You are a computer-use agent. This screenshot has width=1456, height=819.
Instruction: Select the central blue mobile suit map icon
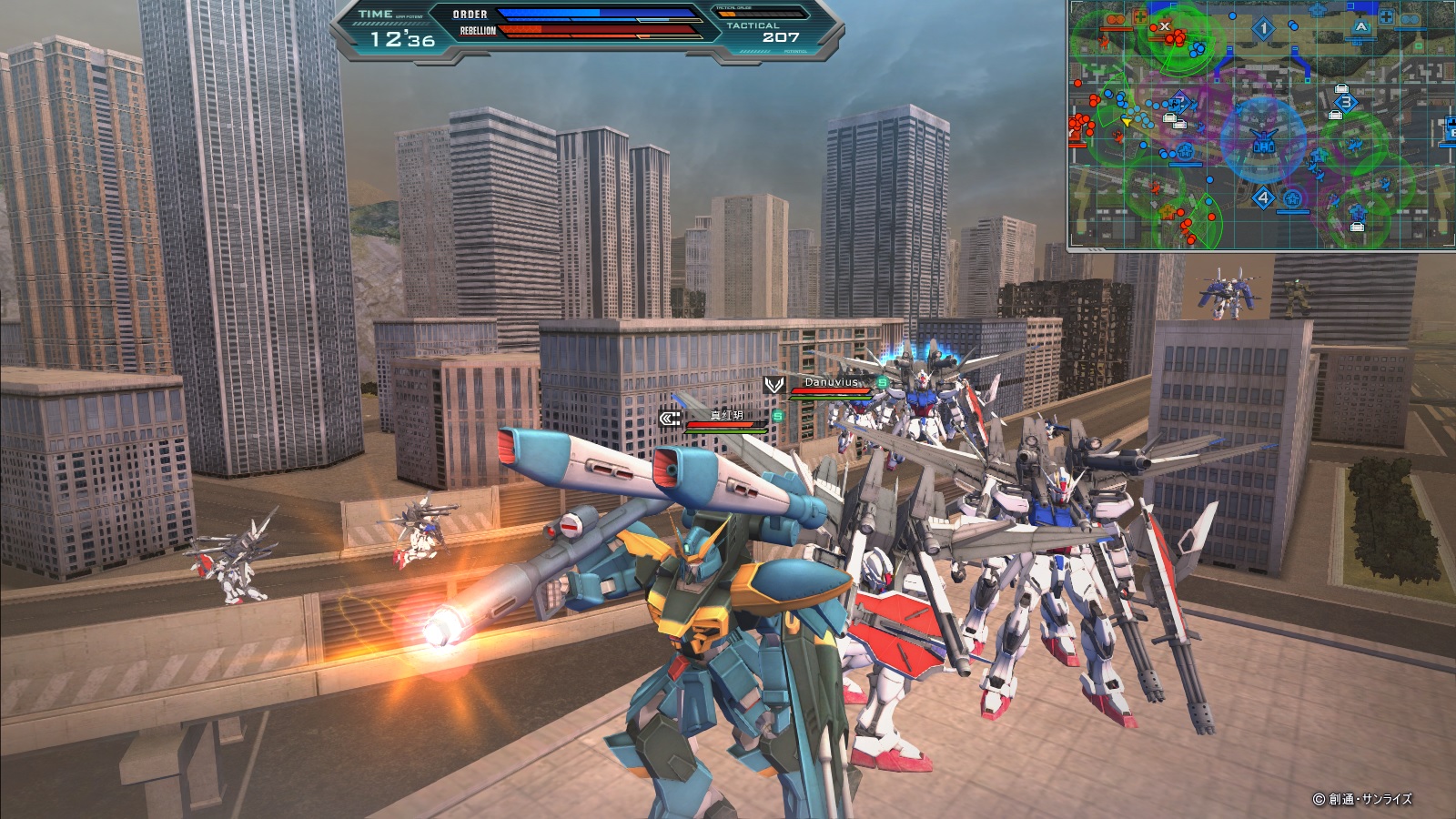tap(1263, 141)
